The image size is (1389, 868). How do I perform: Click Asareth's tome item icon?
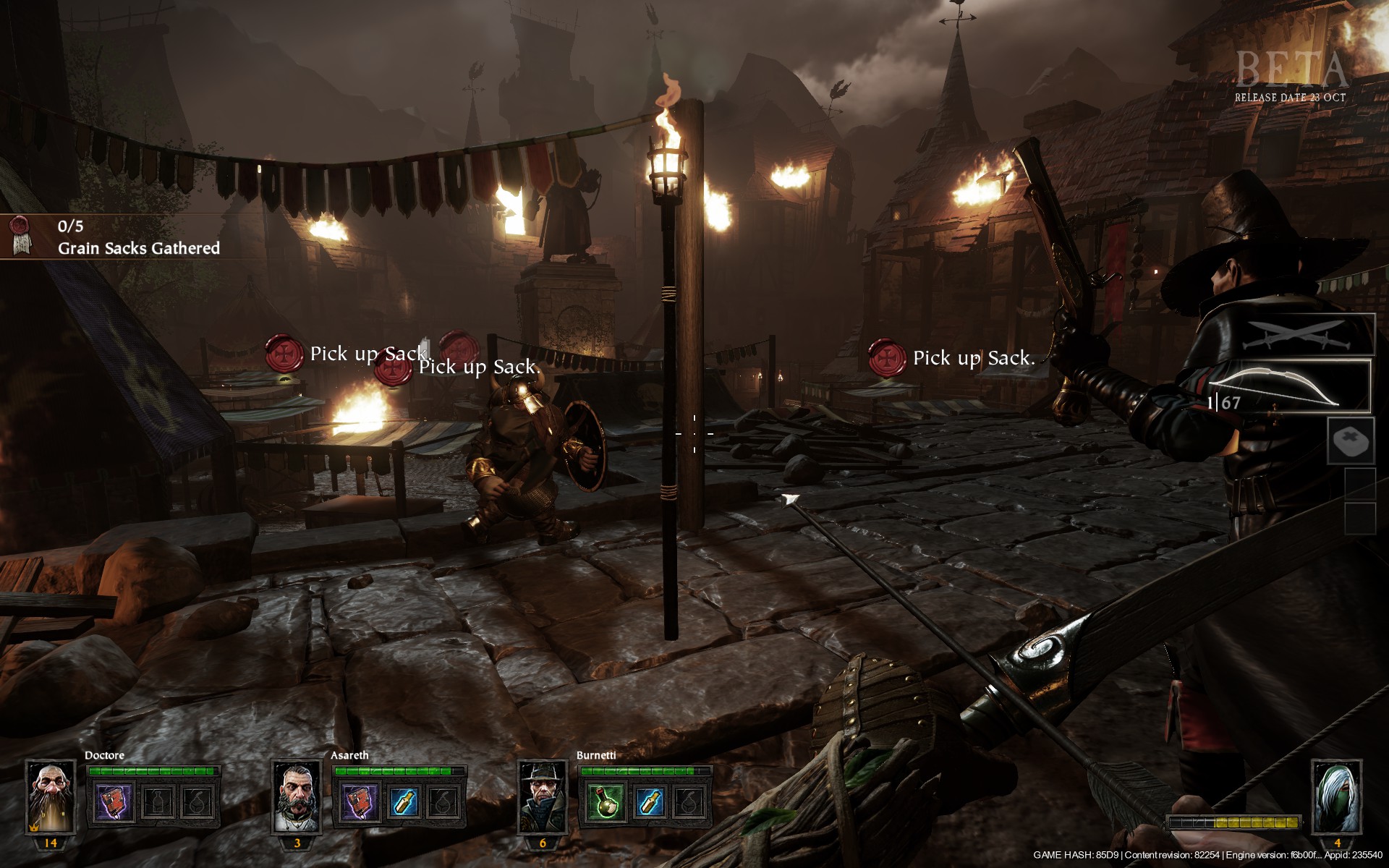pyautogui.click(x=361, y=802)
